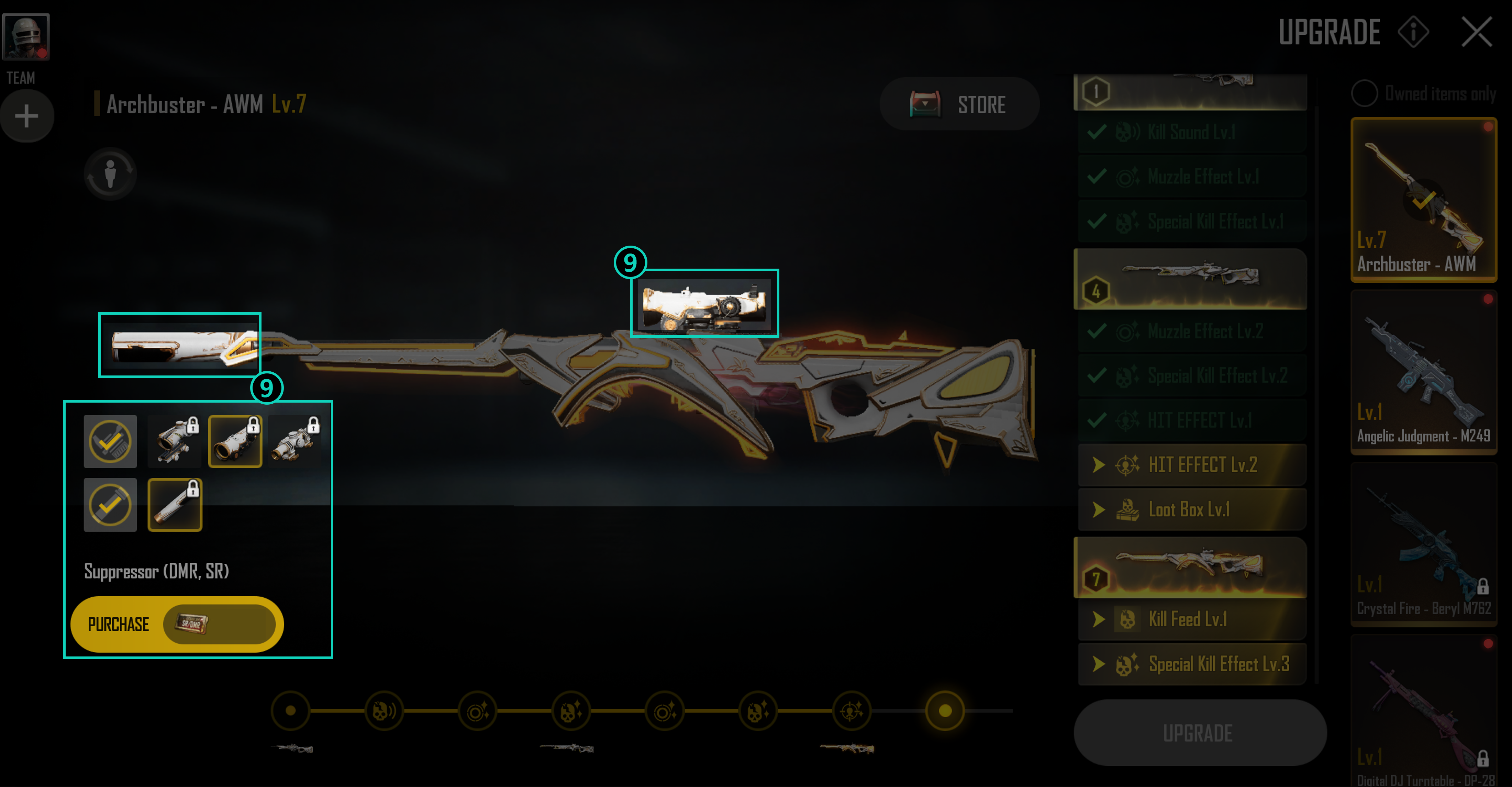Purchase the suppressor attachment skin

pos(177,624)
